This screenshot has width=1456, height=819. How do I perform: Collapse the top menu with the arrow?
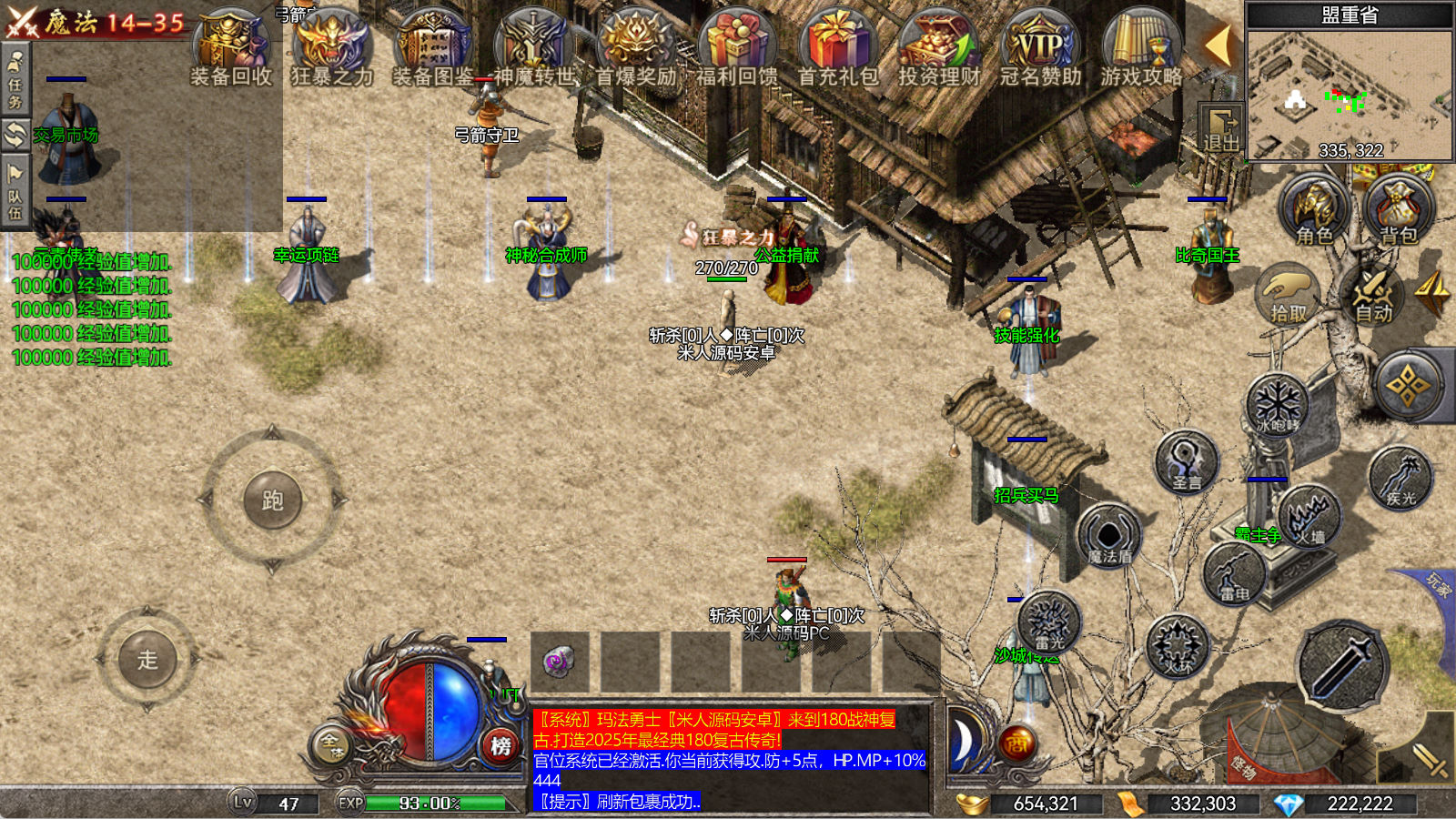click(x=1218, y=45)
